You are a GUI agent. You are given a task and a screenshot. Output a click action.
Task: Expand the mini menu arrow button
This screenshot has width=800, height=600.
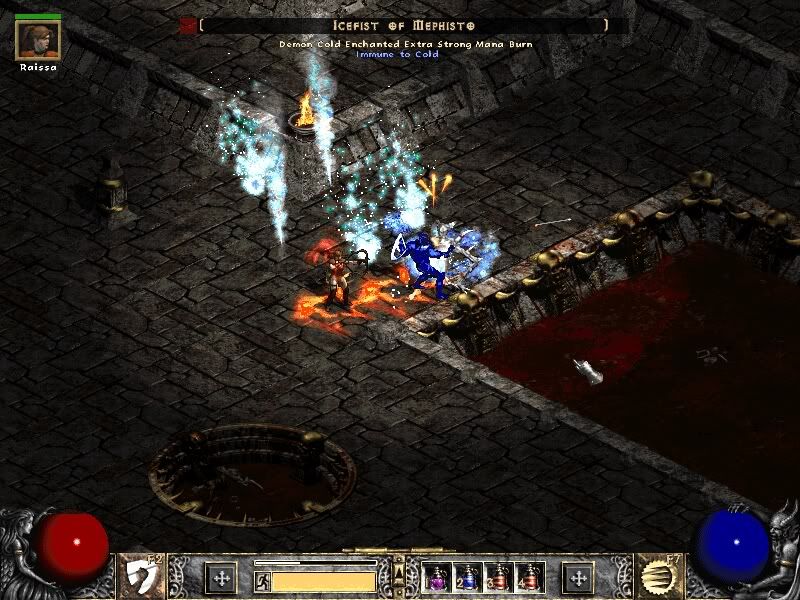[x=399, y=572]
